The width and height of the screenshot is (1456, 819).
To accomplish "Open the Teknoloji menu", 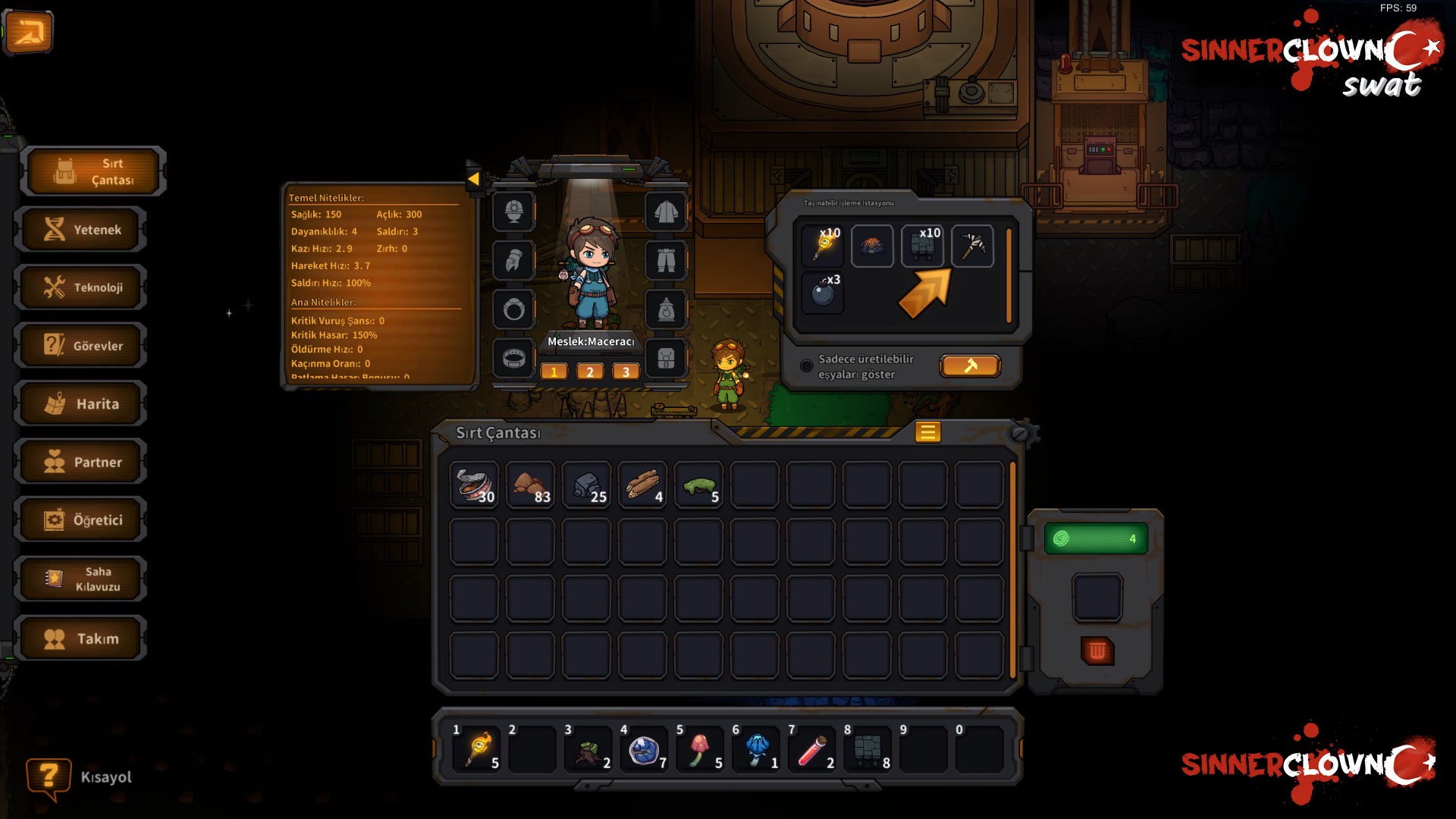I will tap(82, 287).
